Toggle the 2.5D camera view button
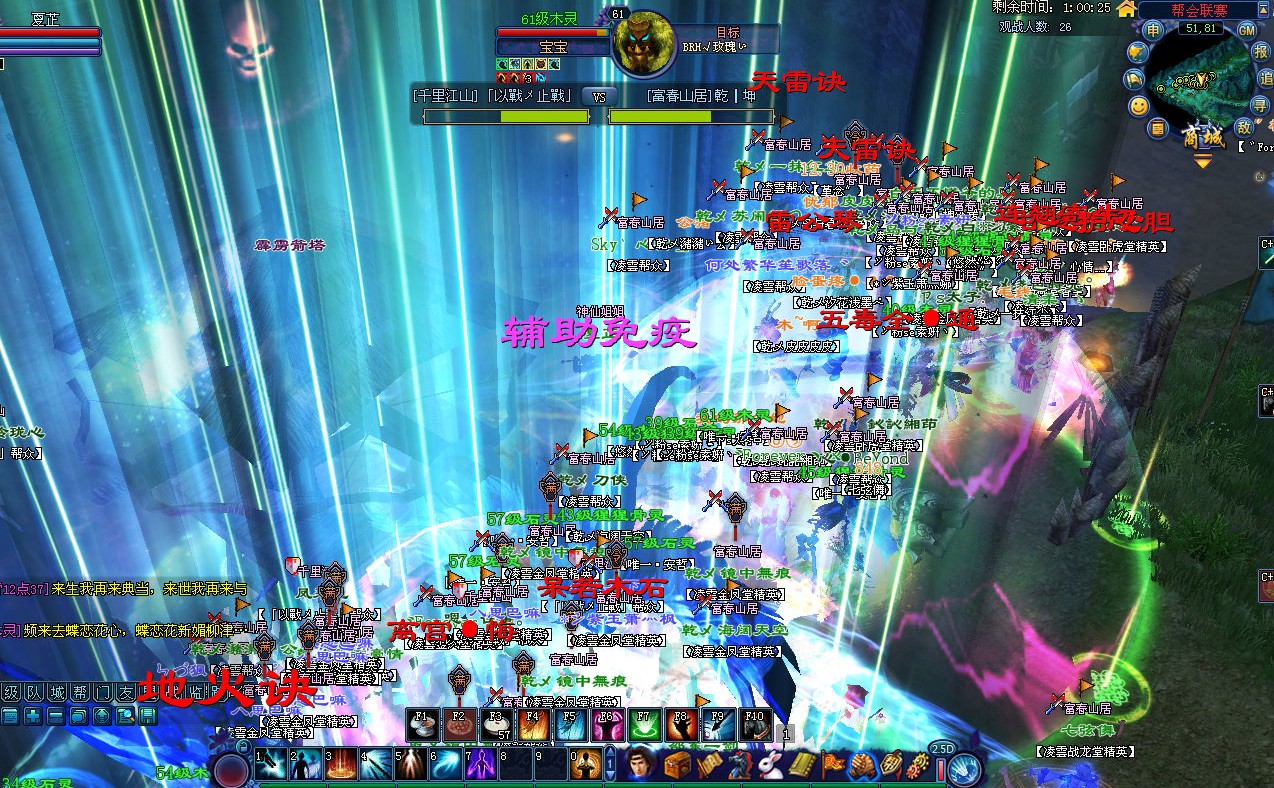Image resolution: width=1274 pixels, height=788 pixels. coord(941,748)
